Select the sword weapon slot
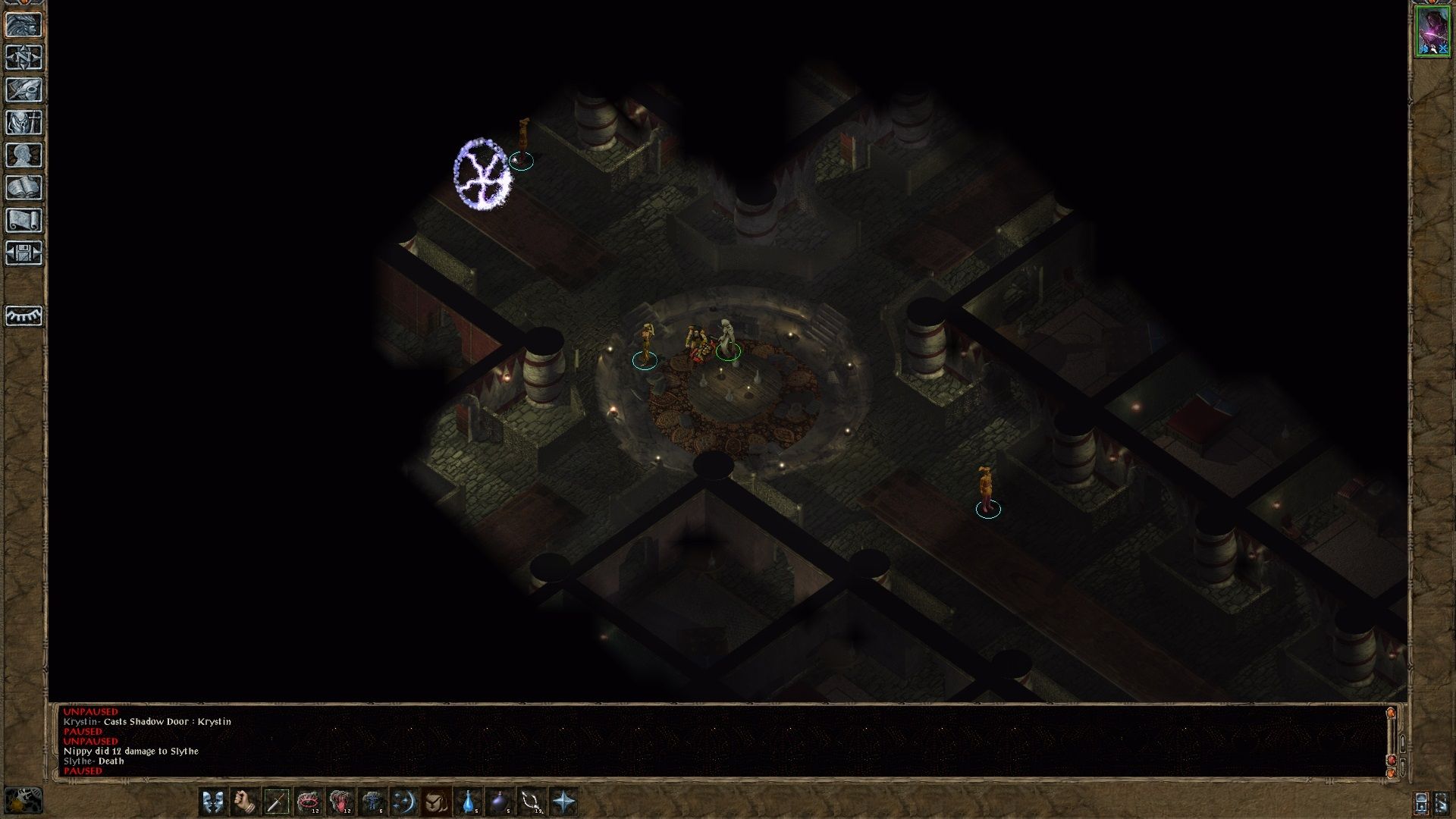 pos(277,801)
